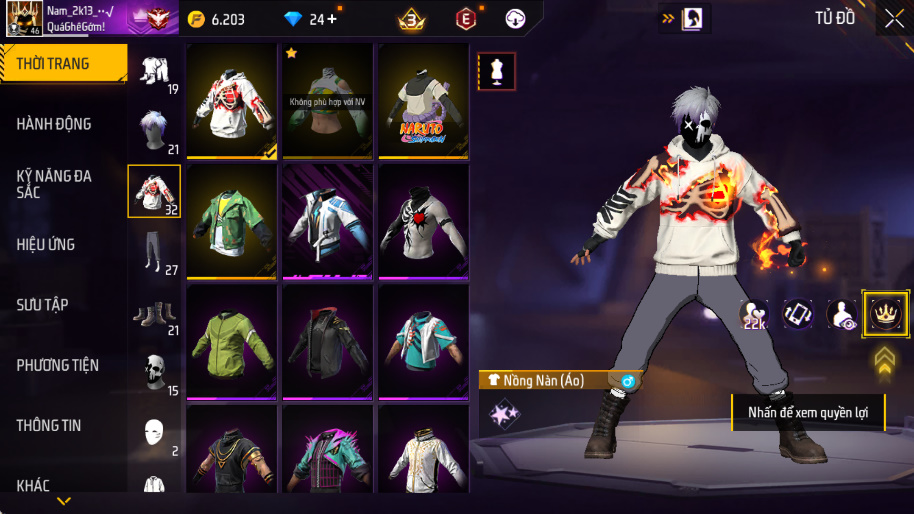Open the PHƯƠNG TIỆN vehicles tab
Screen dimensions: 914x514
58,365
